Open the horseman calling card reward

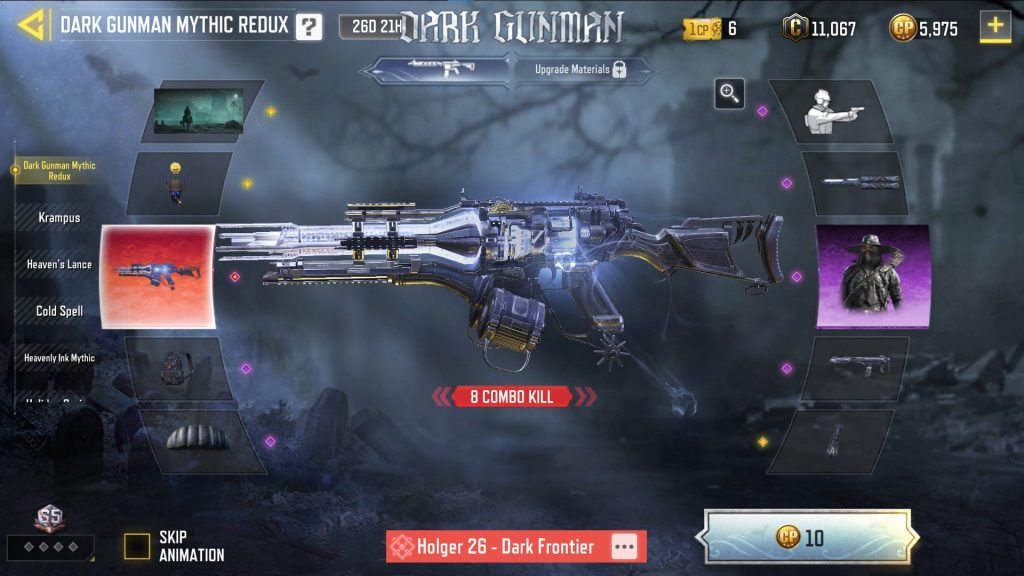200,111
